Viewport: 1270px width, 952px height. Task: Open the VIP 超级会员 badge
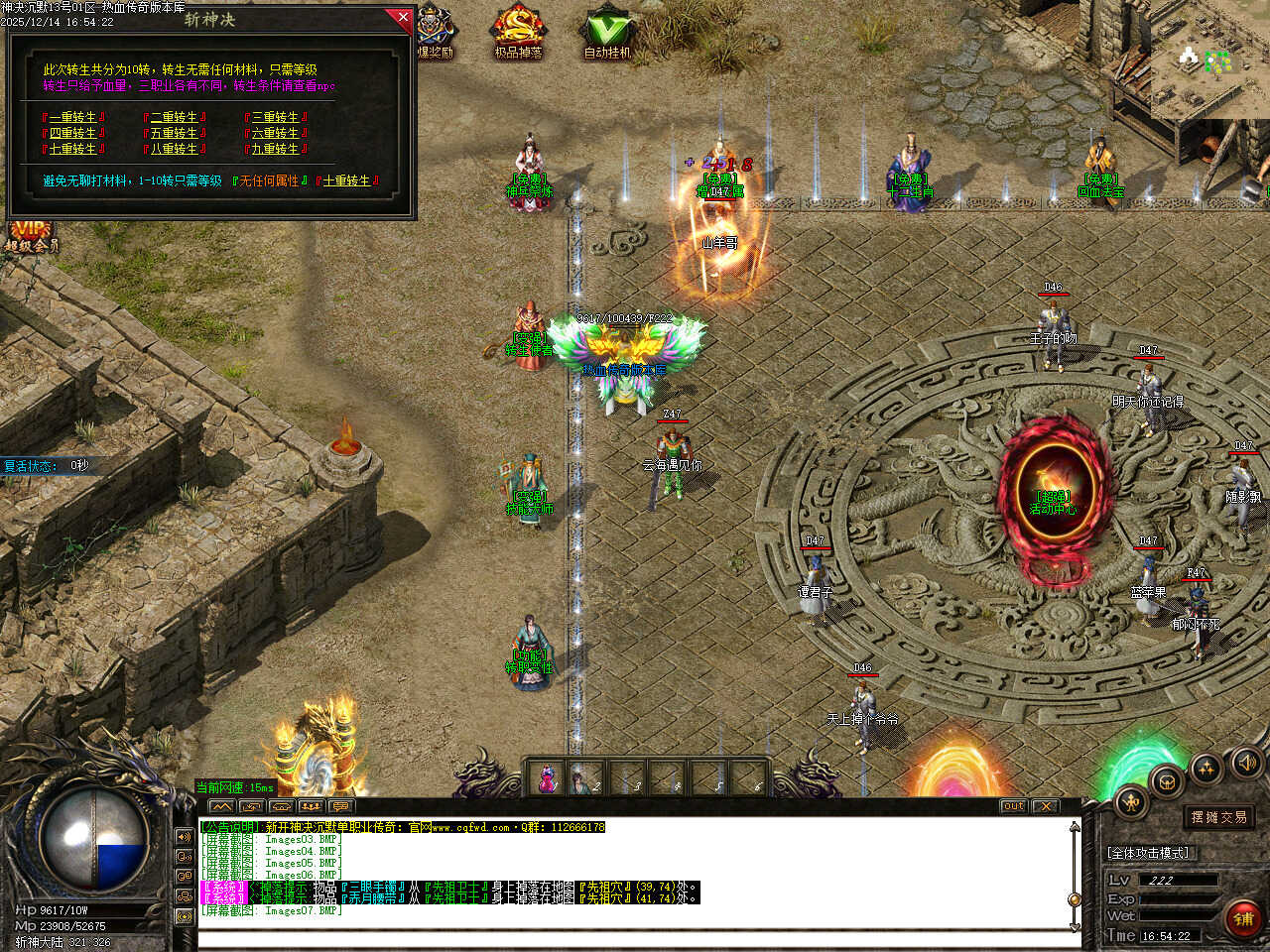[x=30, y=236]
